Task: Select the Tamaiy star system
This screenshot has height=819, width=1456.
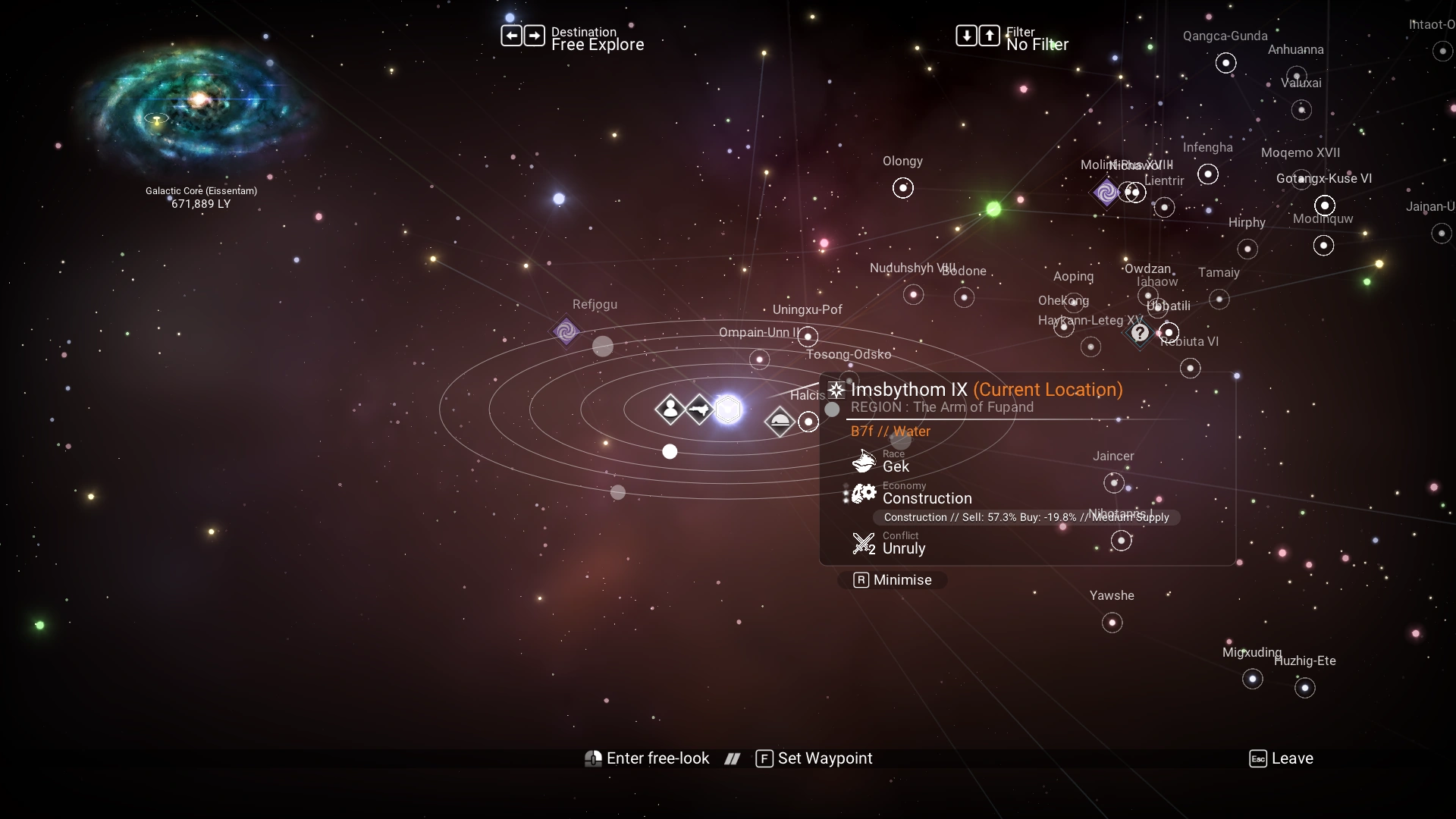Action: click(1219, 300)
